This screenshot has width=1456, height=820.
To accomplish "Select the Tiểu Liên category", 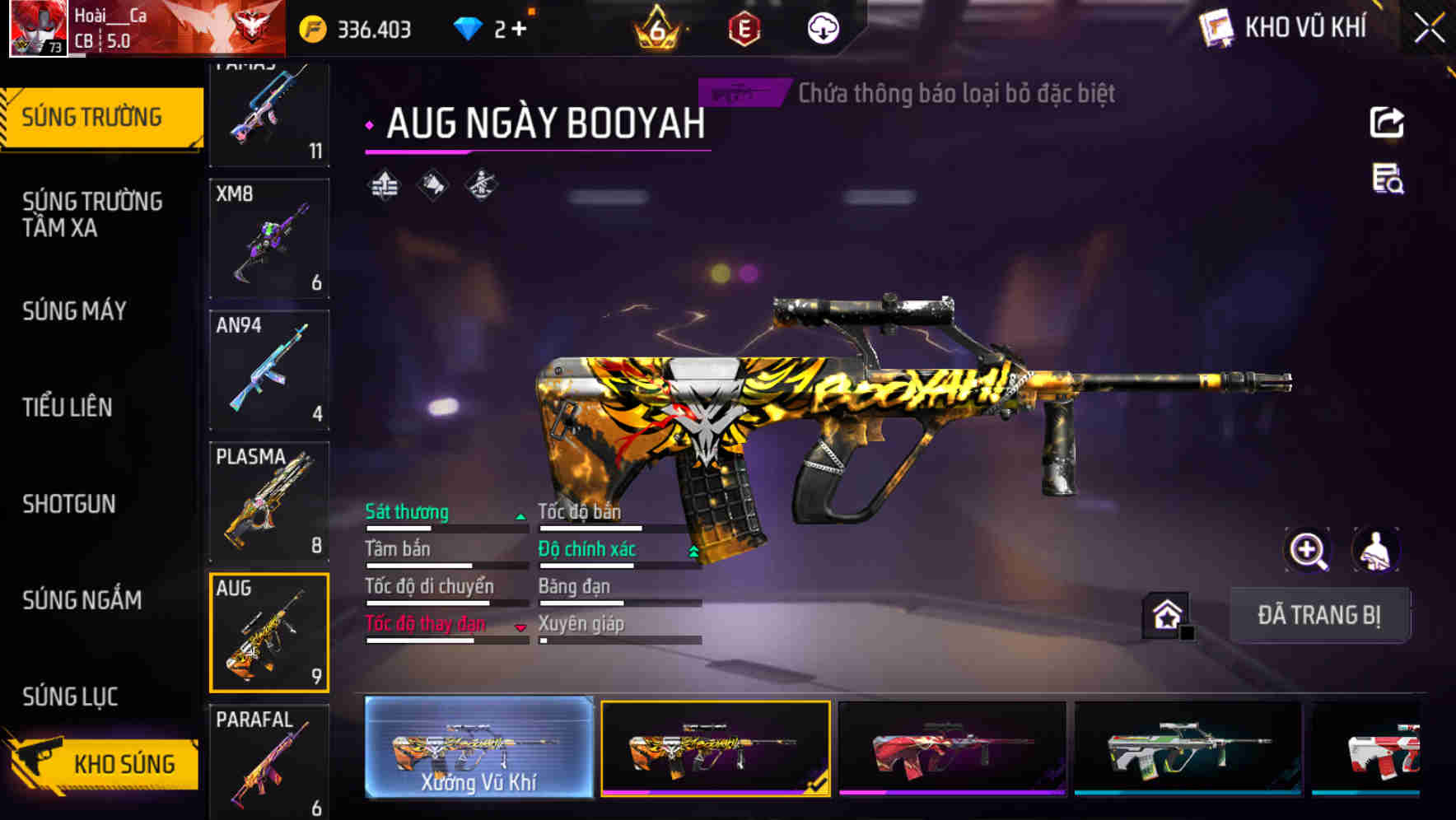I will click(68, 407).
